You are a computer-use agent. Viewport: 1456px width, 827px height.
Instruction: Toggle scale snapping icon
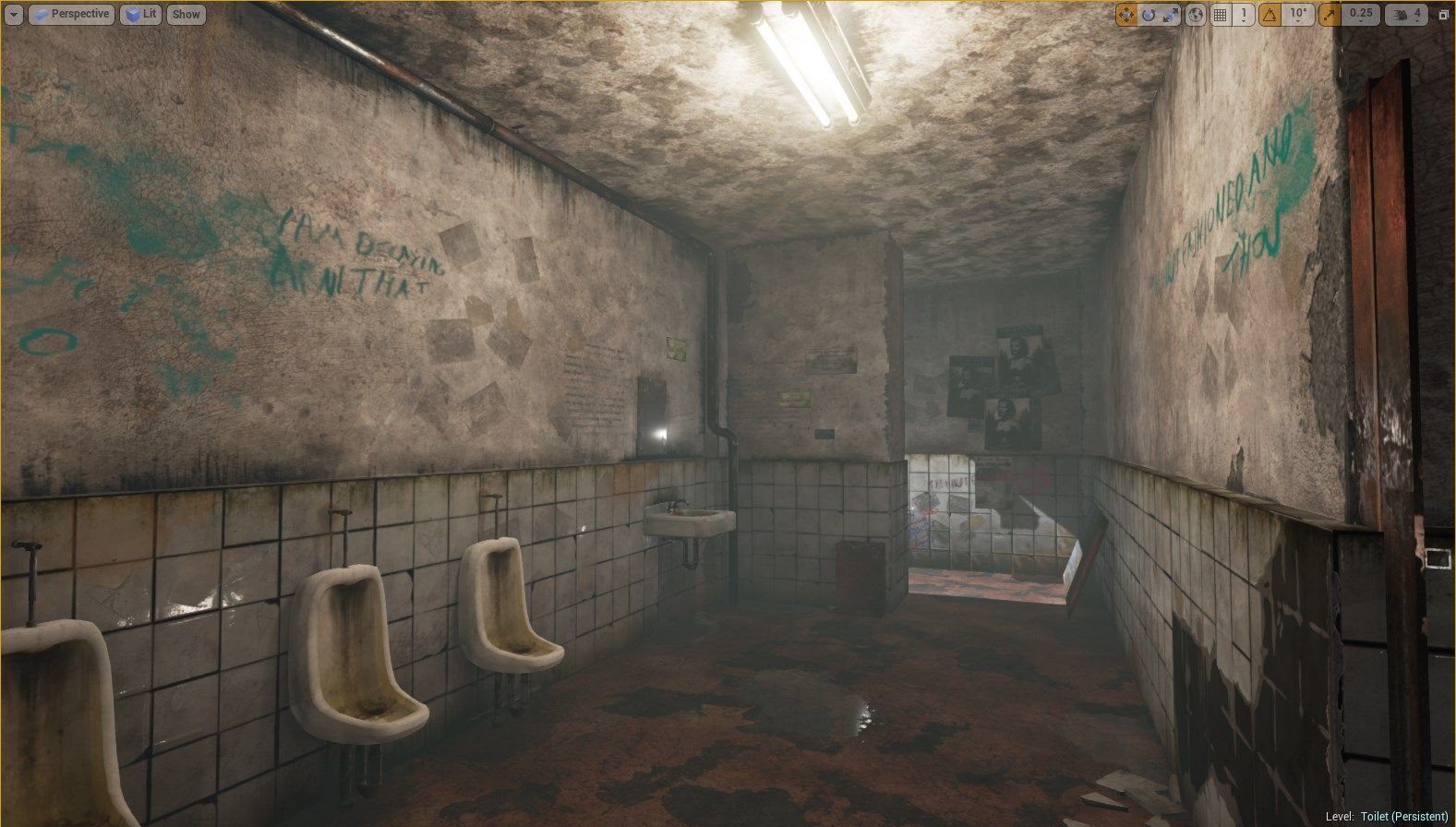tap(1330, 15)
